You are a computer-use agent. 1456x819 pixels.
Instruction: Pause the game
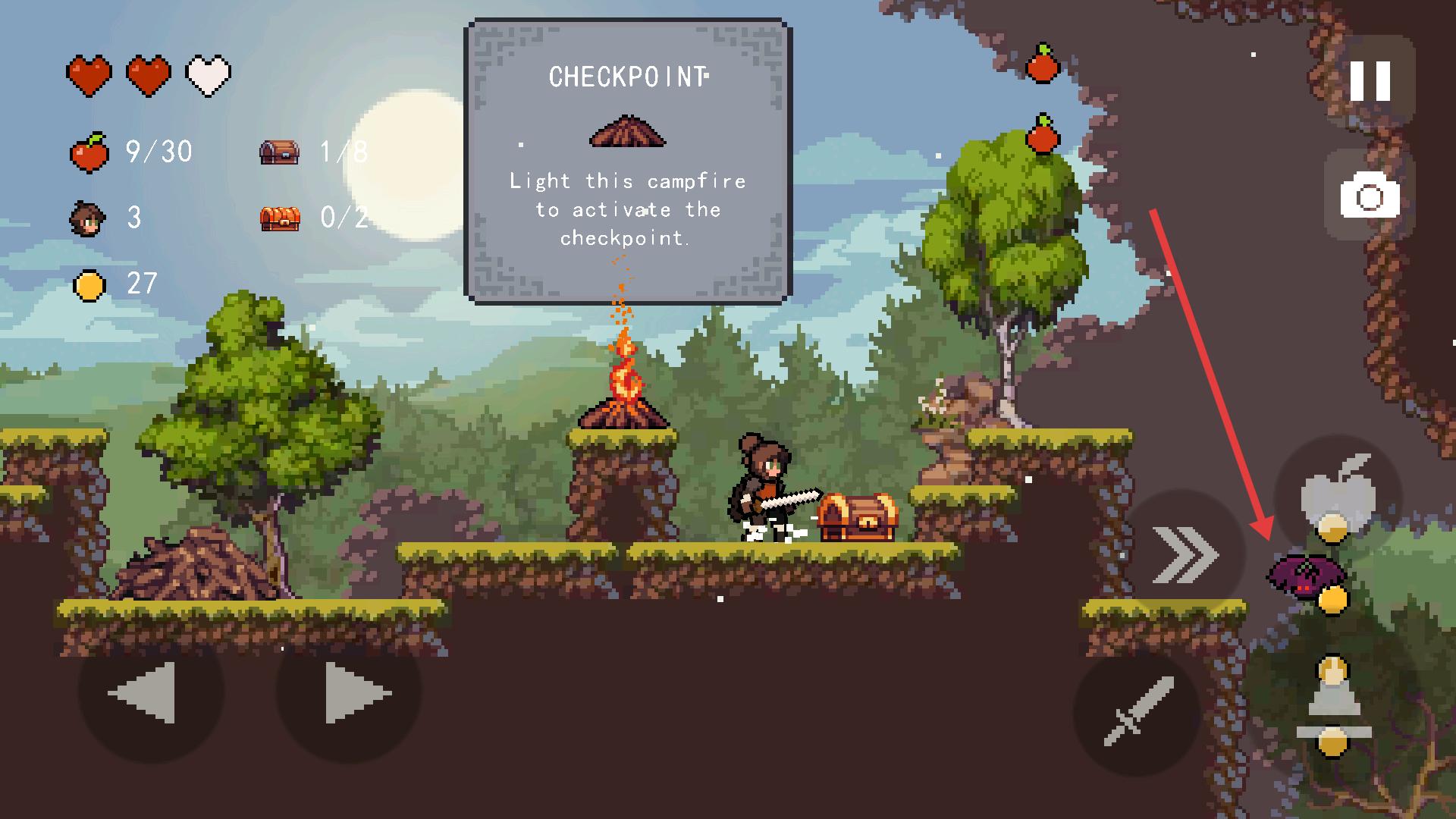click(1370, 80)
